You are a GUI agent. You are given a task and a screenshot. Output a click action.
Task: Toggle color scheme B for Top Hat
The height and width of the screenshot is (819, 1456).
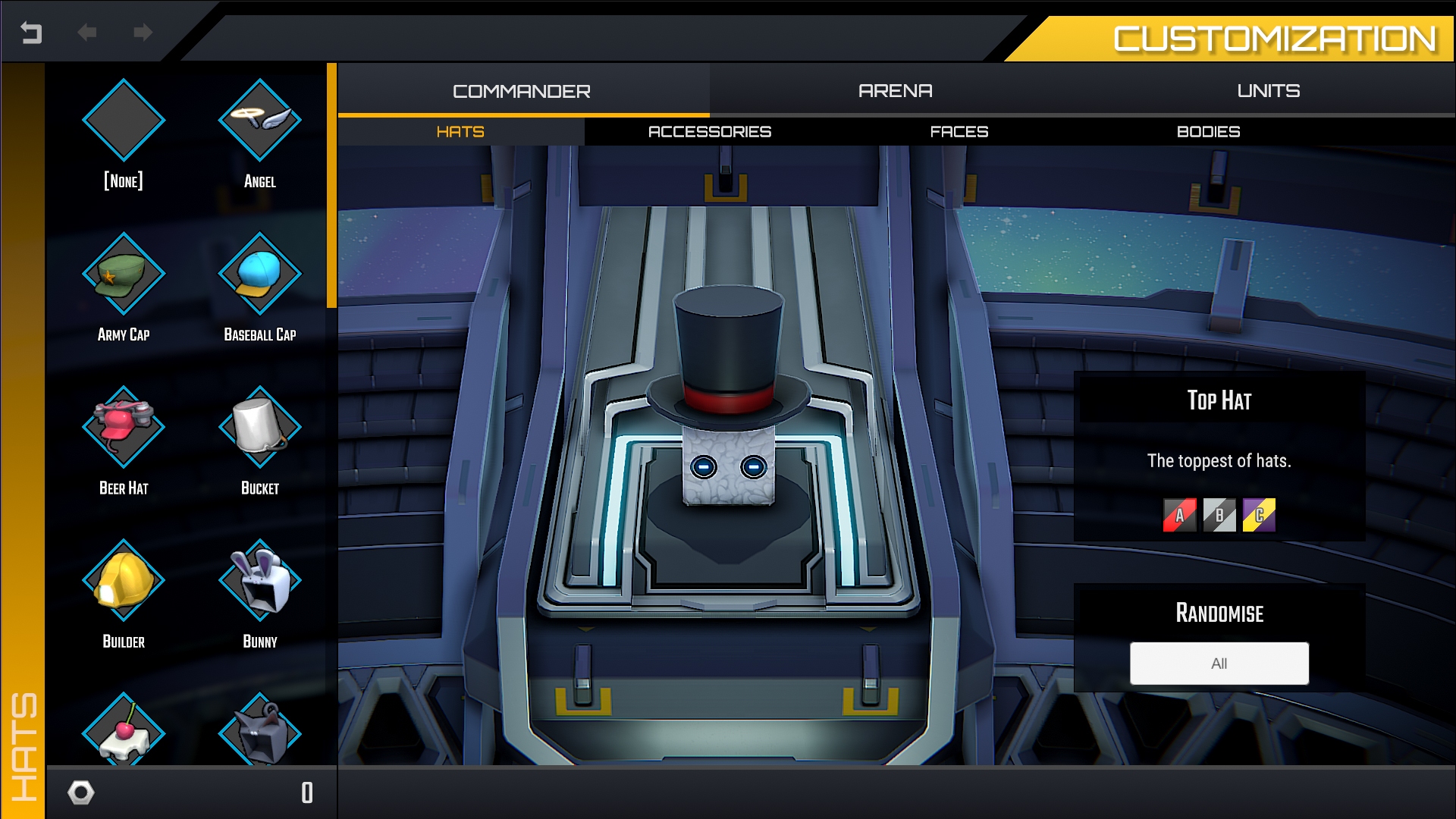[x=1219, y=515]
